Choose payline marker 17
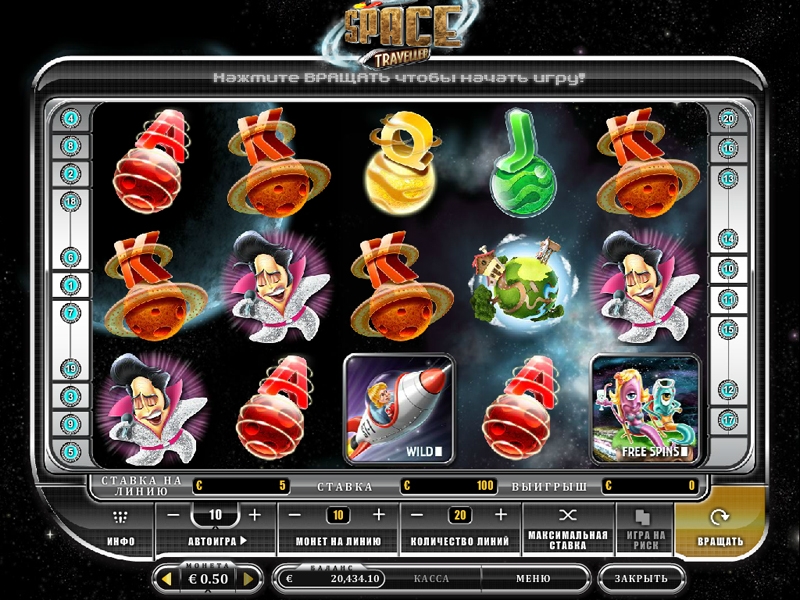The height and width of the screenshot is (600, 800). 728,418
